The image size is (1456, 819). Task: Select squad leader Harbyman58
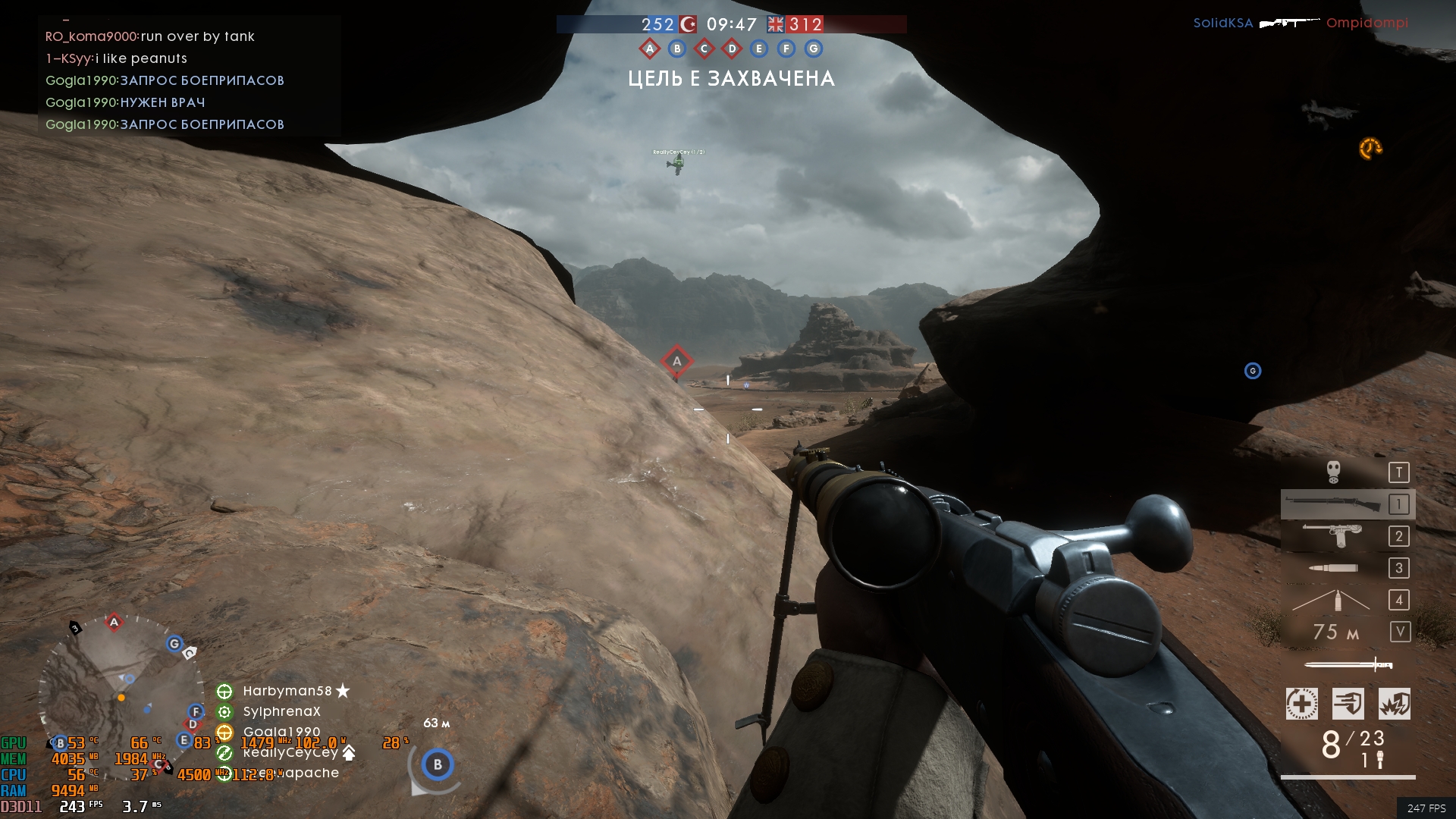coord(287,691)
